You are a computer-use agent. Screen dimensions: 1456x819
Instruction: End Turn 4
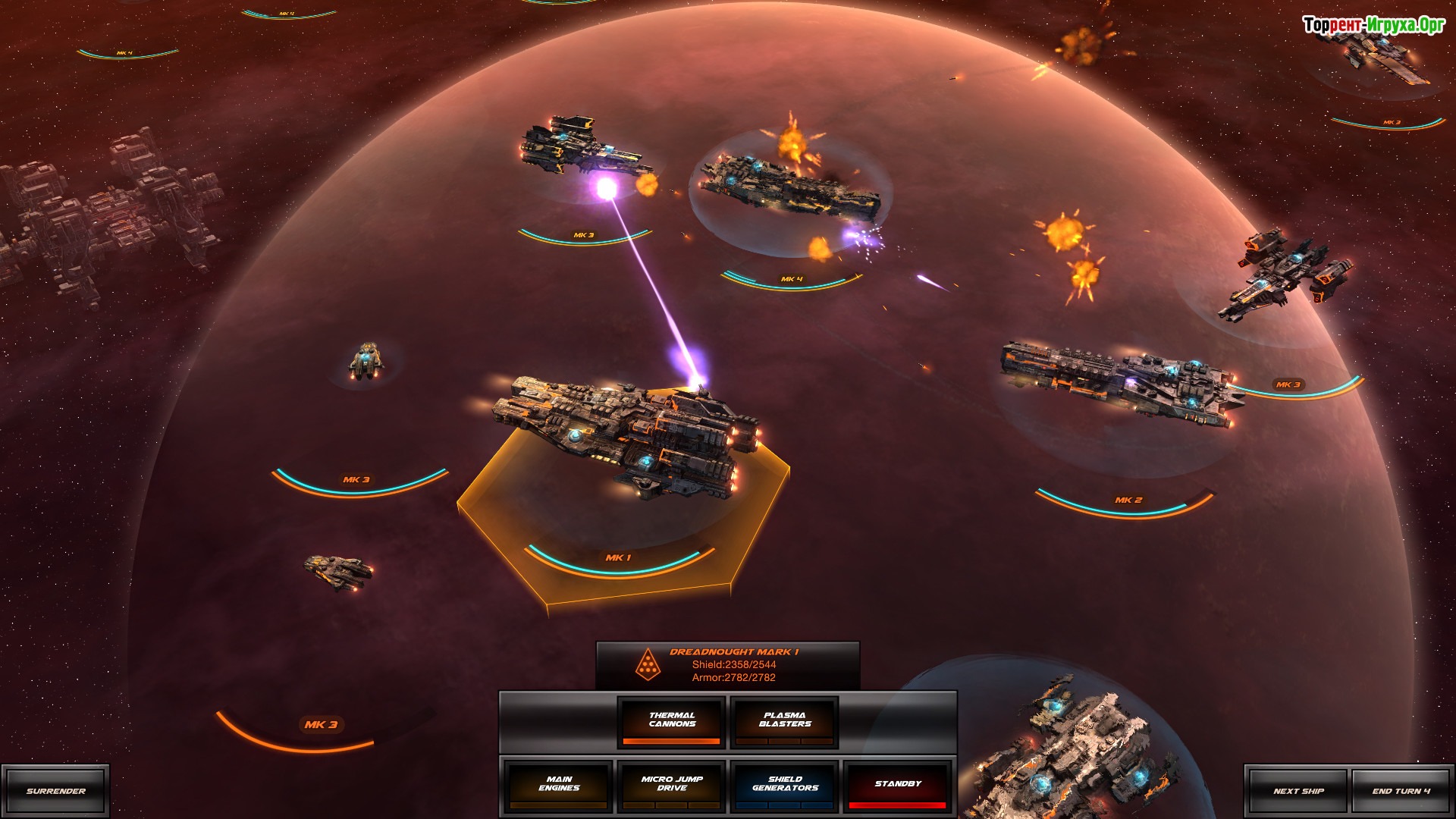(1401, 791)
